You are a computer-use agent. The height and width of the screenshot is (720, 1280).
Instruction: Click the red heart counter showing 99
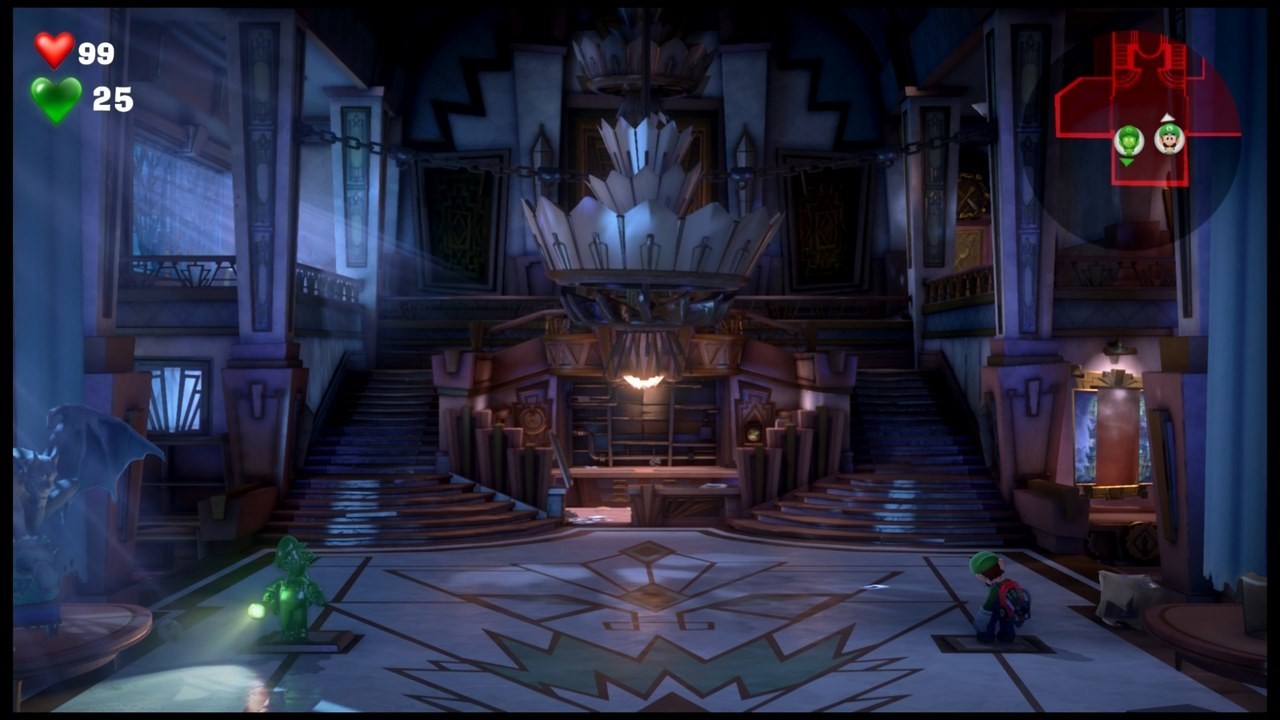click(x=98, y=49)
